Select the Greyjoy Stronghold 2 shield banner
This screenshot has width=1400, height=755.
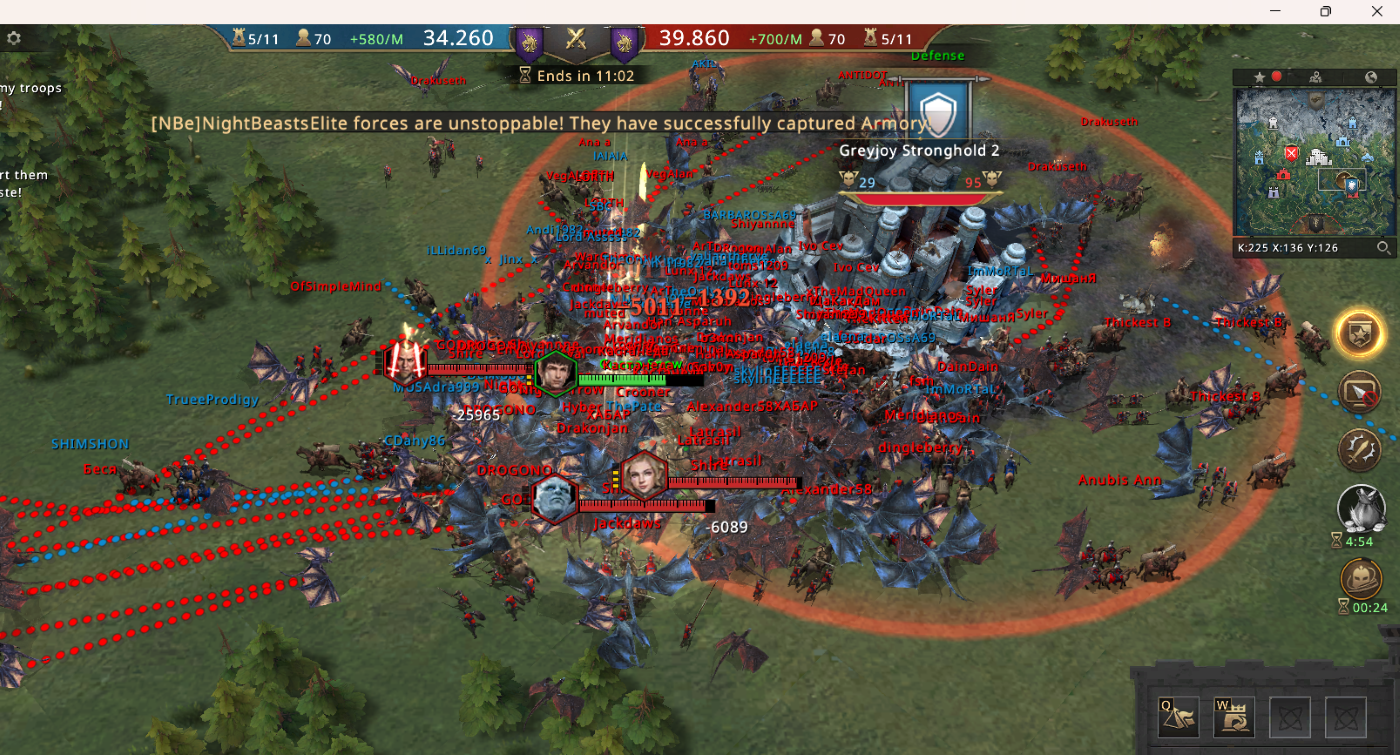click(938, 111)
